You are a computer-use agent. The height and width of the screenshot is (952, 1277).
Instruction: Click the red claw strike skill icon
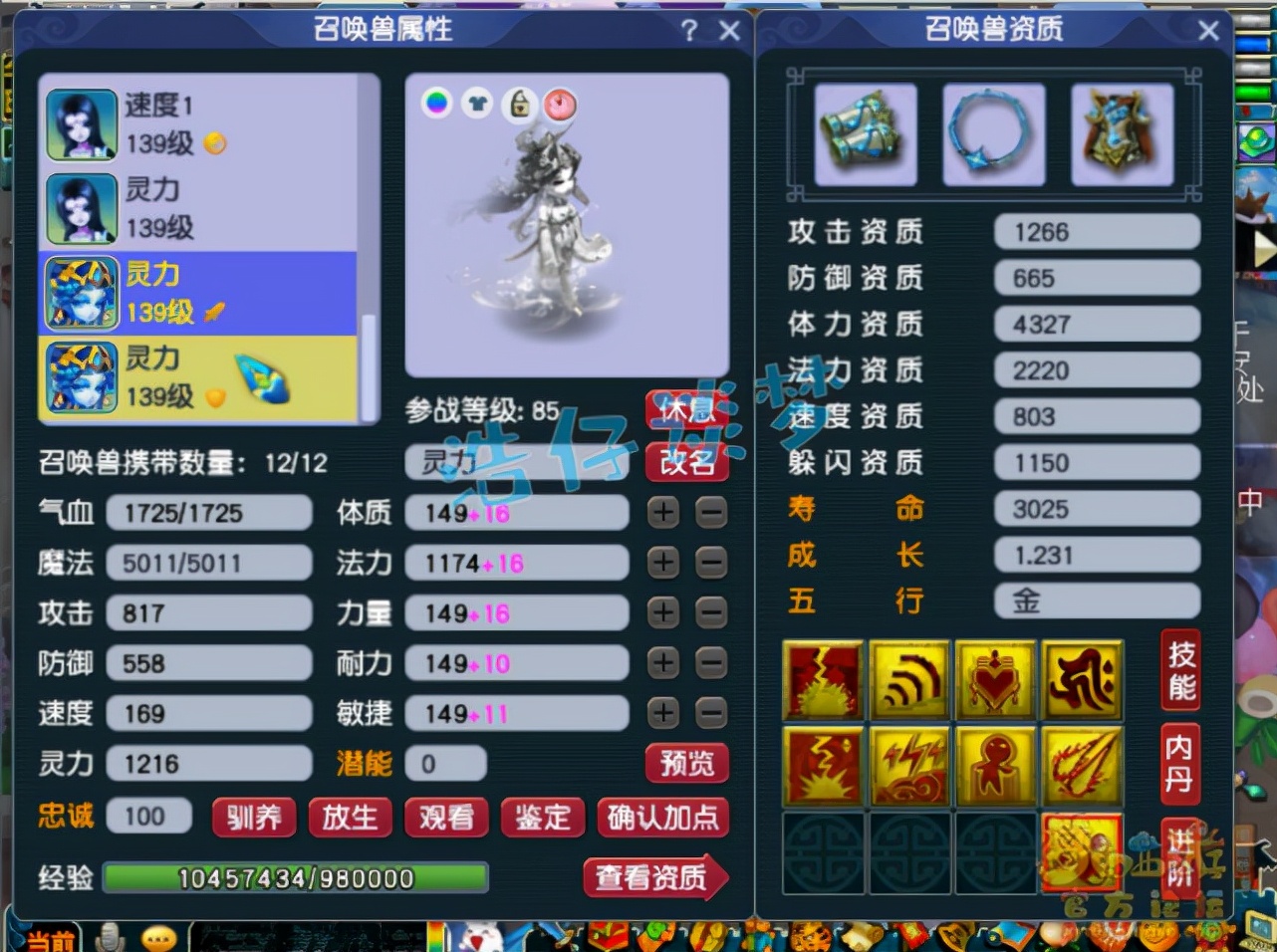(1082, 765)
